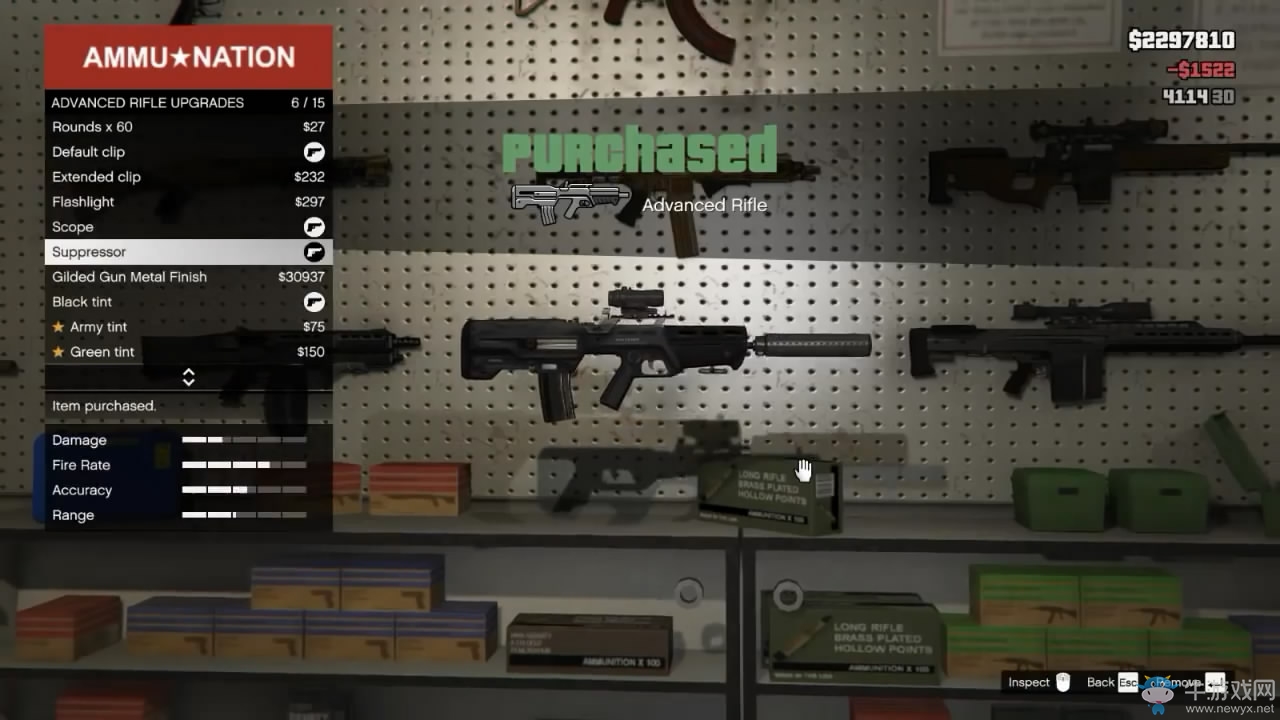Image resolution: width=1280 pixels, height=720 pixels.
Task: Click the Esc key icon next to Back
Action: click(1127, 682)
